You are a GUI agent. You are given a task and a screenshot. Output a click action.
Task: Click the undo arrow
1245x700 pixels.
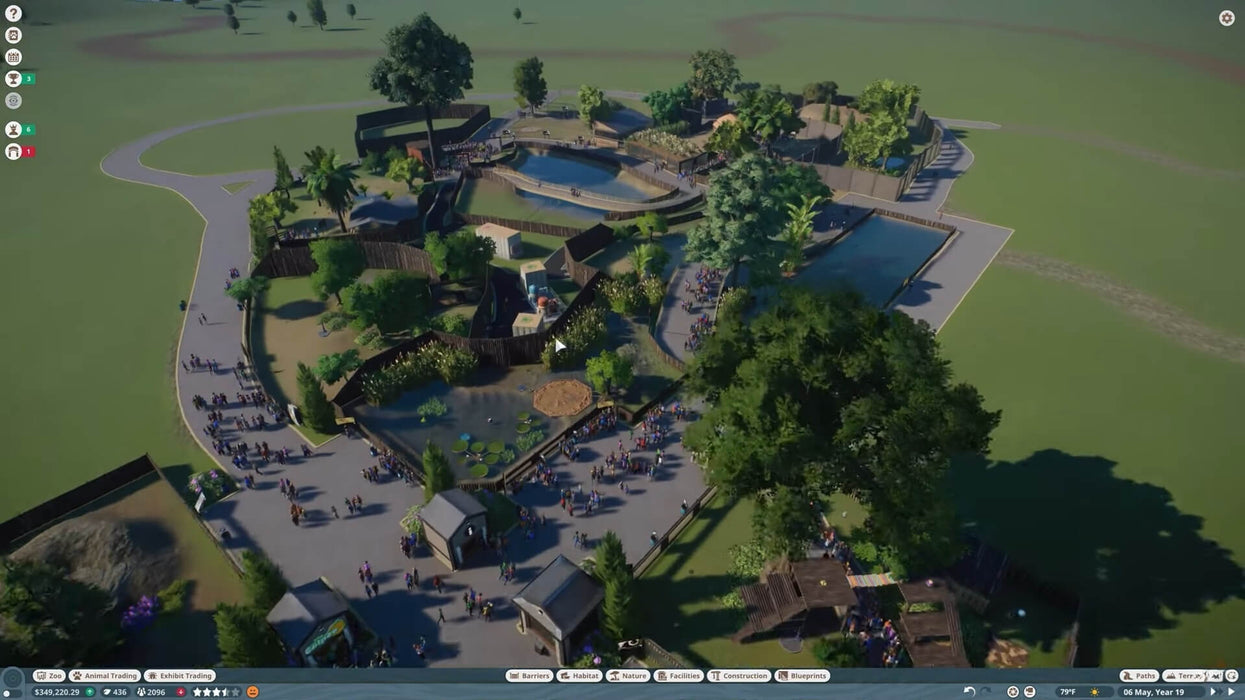pyautogui.click(x=969, y=692)
